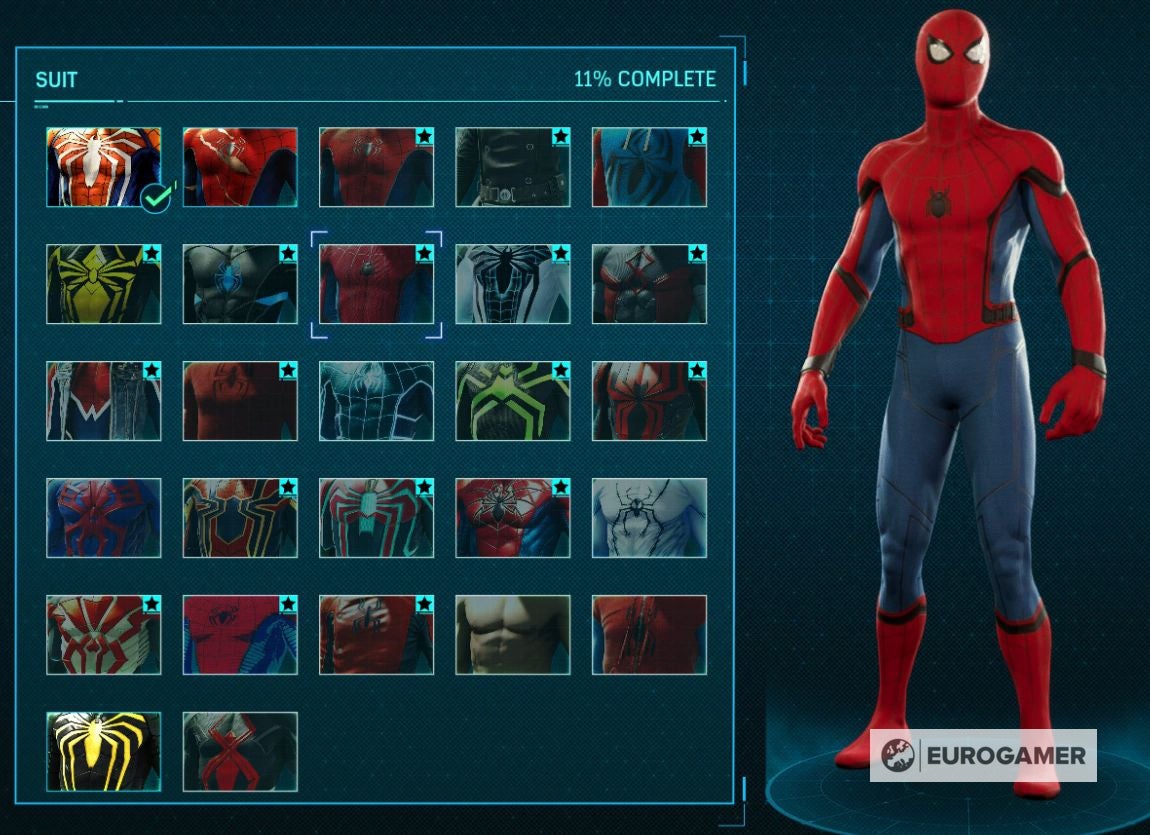Select the black Dark Suit with red spider

pos(240,751)
